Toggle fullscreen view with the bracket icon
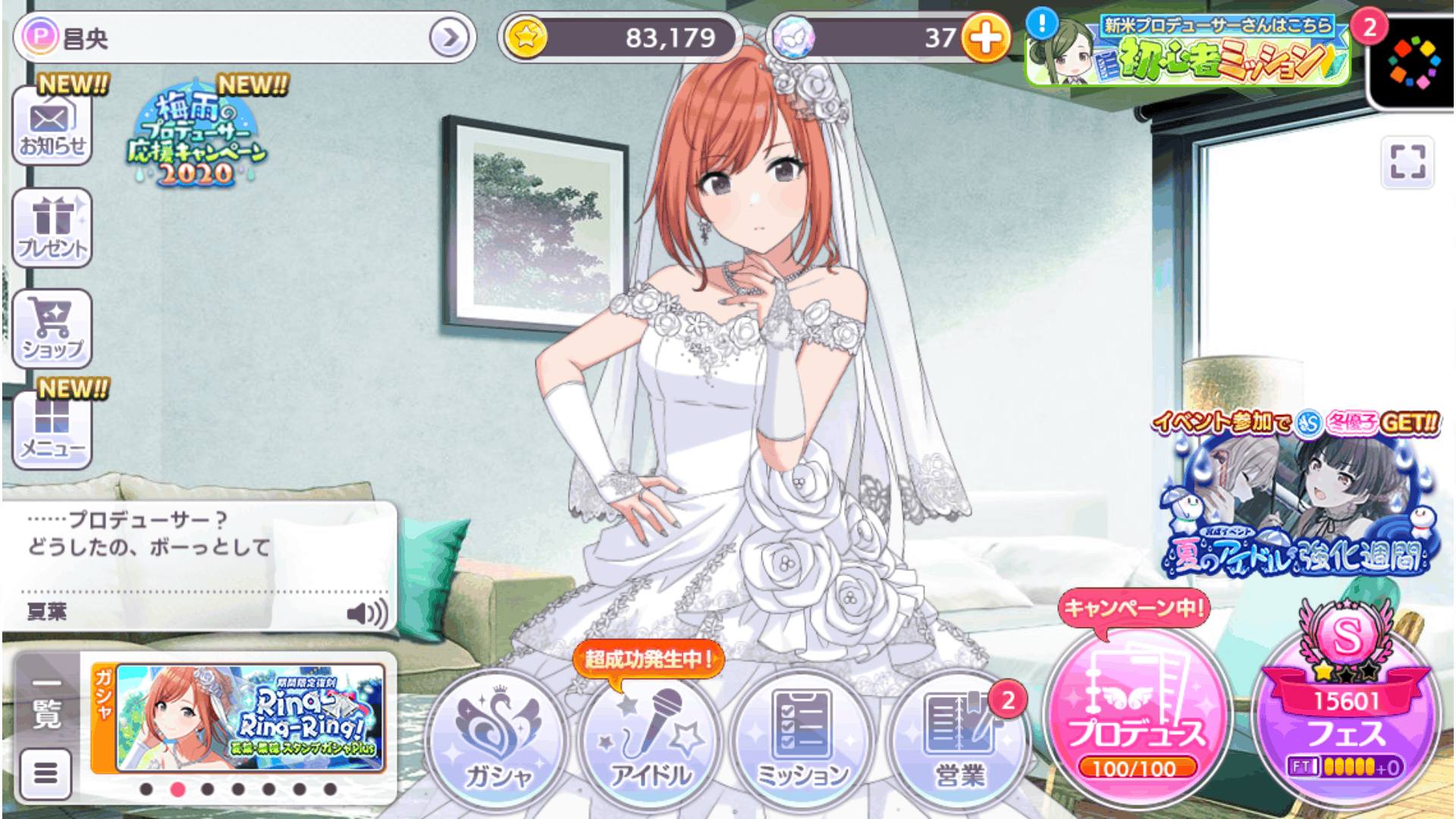The image size is (1456, 819). coord(1407,162)
